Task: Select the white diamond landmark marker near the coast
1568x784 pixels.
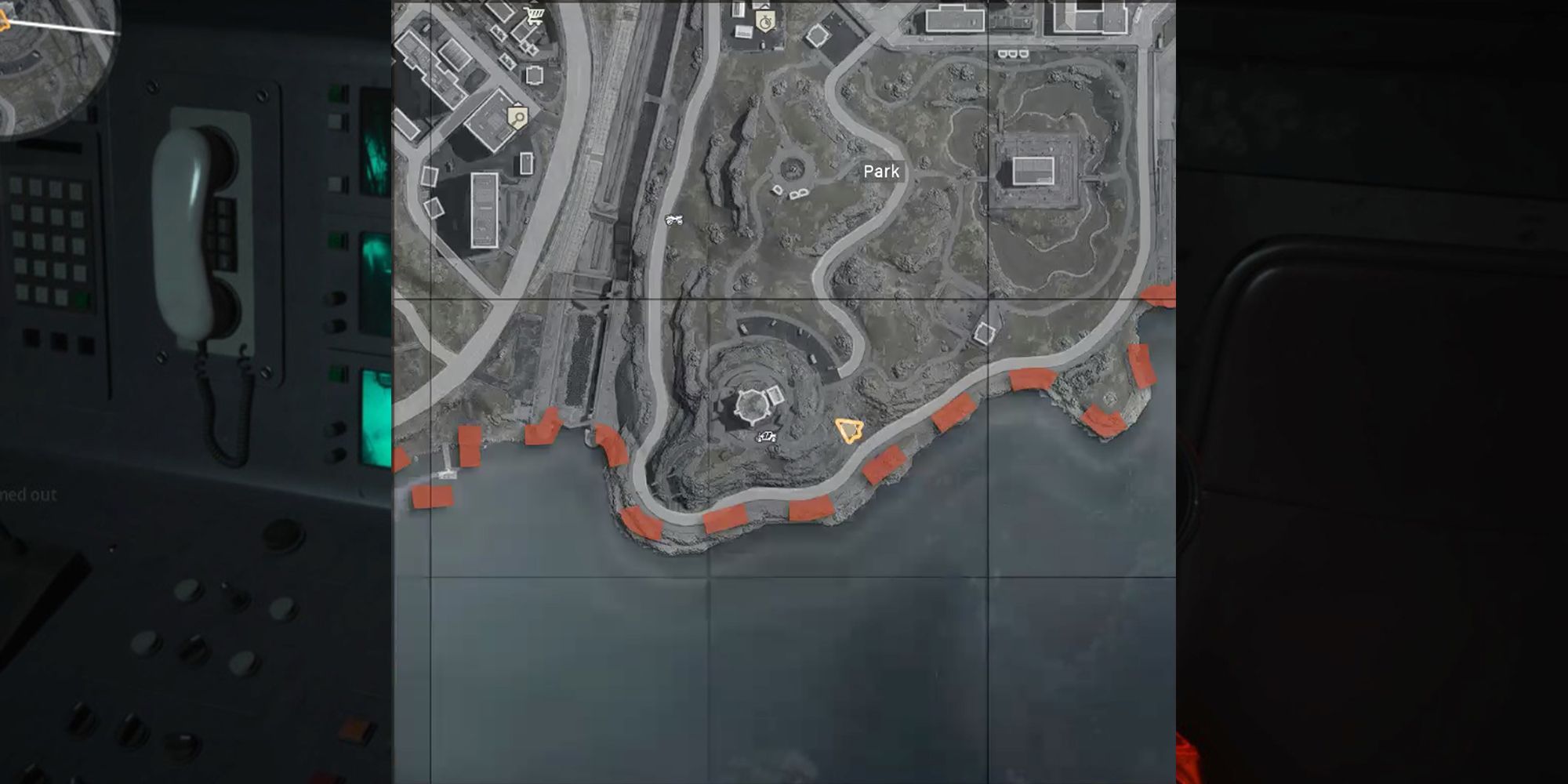Action: pos(985,334)
